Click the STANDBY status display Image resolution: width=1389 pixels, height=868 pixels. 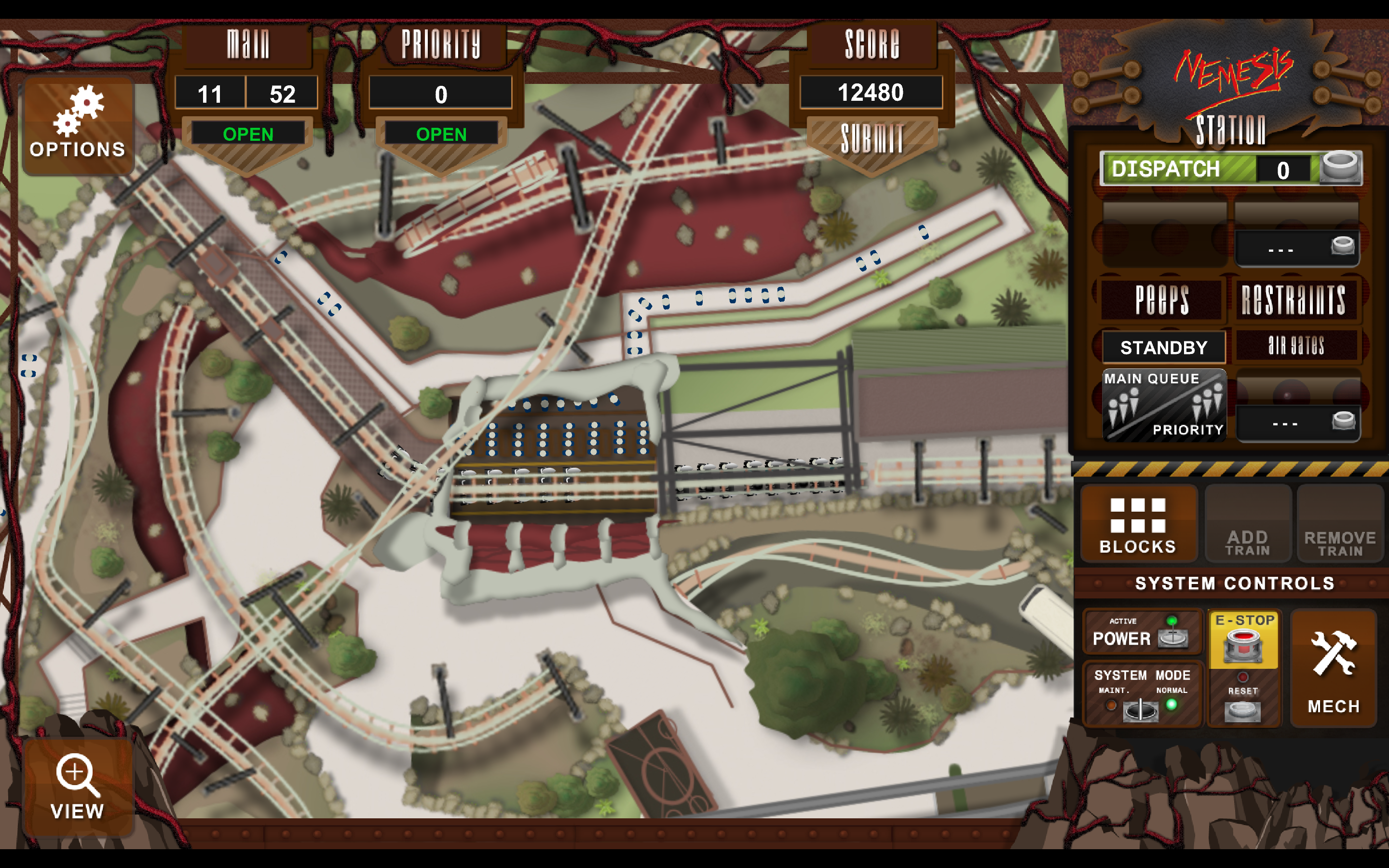pos(1163,347)
